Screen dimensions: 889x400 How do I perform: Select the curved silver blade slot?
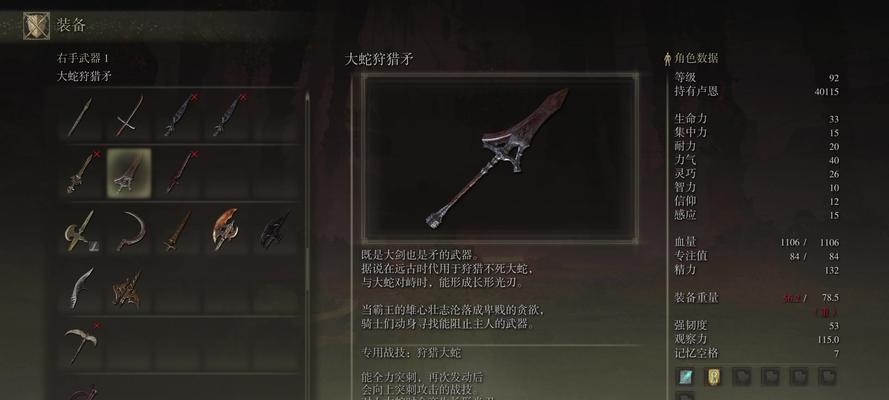click(x=81, y=288)
